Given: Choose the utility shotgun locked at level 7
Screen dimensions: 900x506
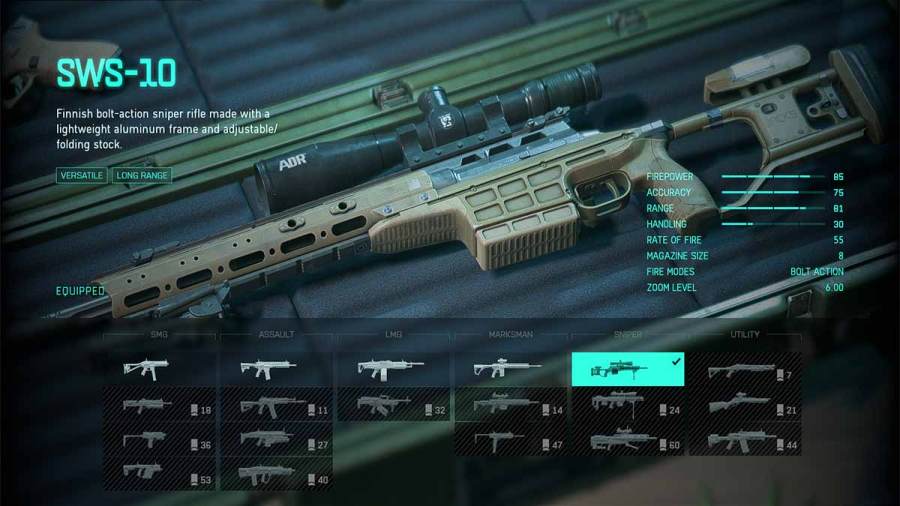Looking at the screenshot, I should pos(744,371).
